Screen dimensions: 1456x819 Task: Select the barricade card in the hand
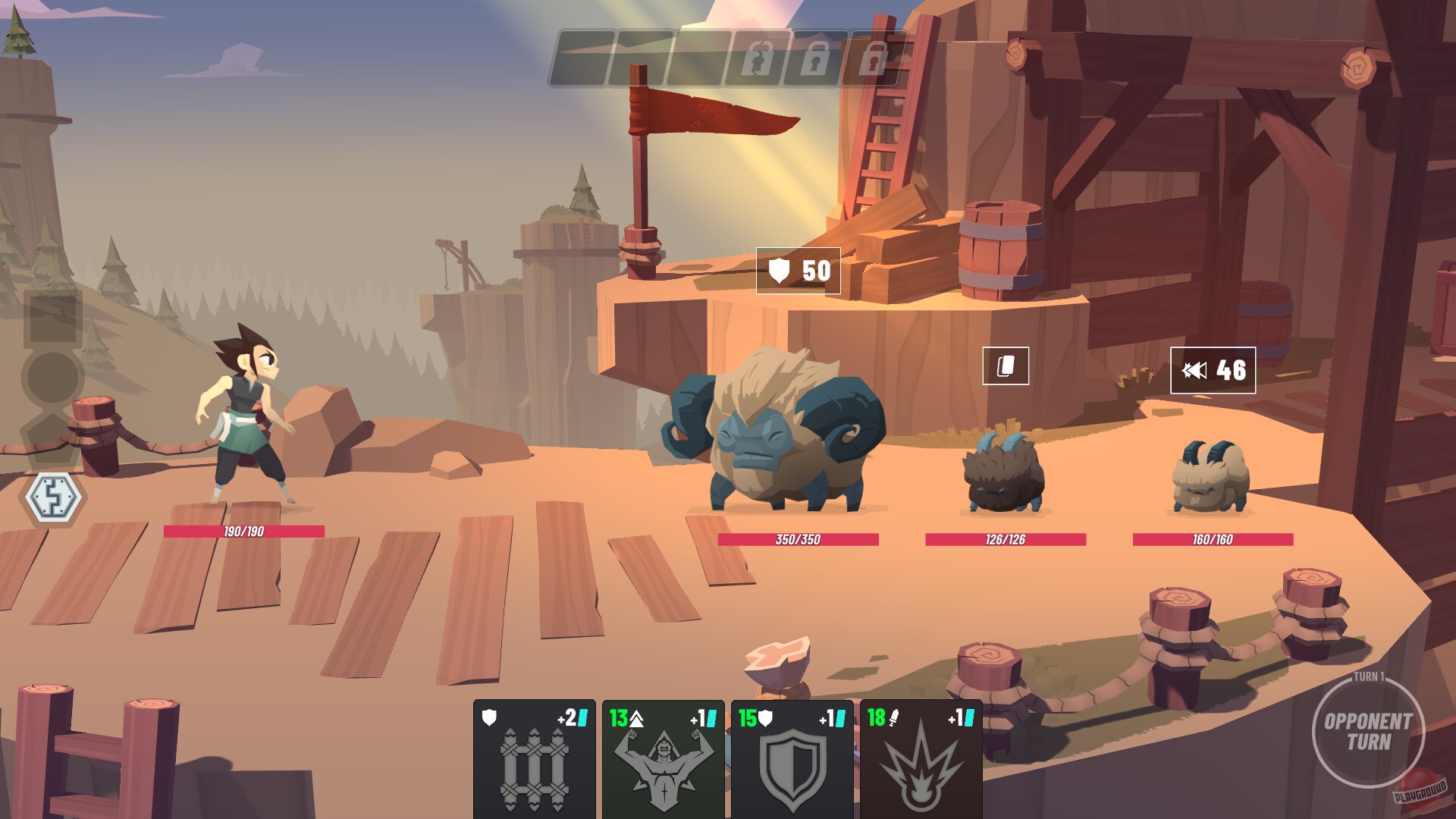(x=535, y=758)
